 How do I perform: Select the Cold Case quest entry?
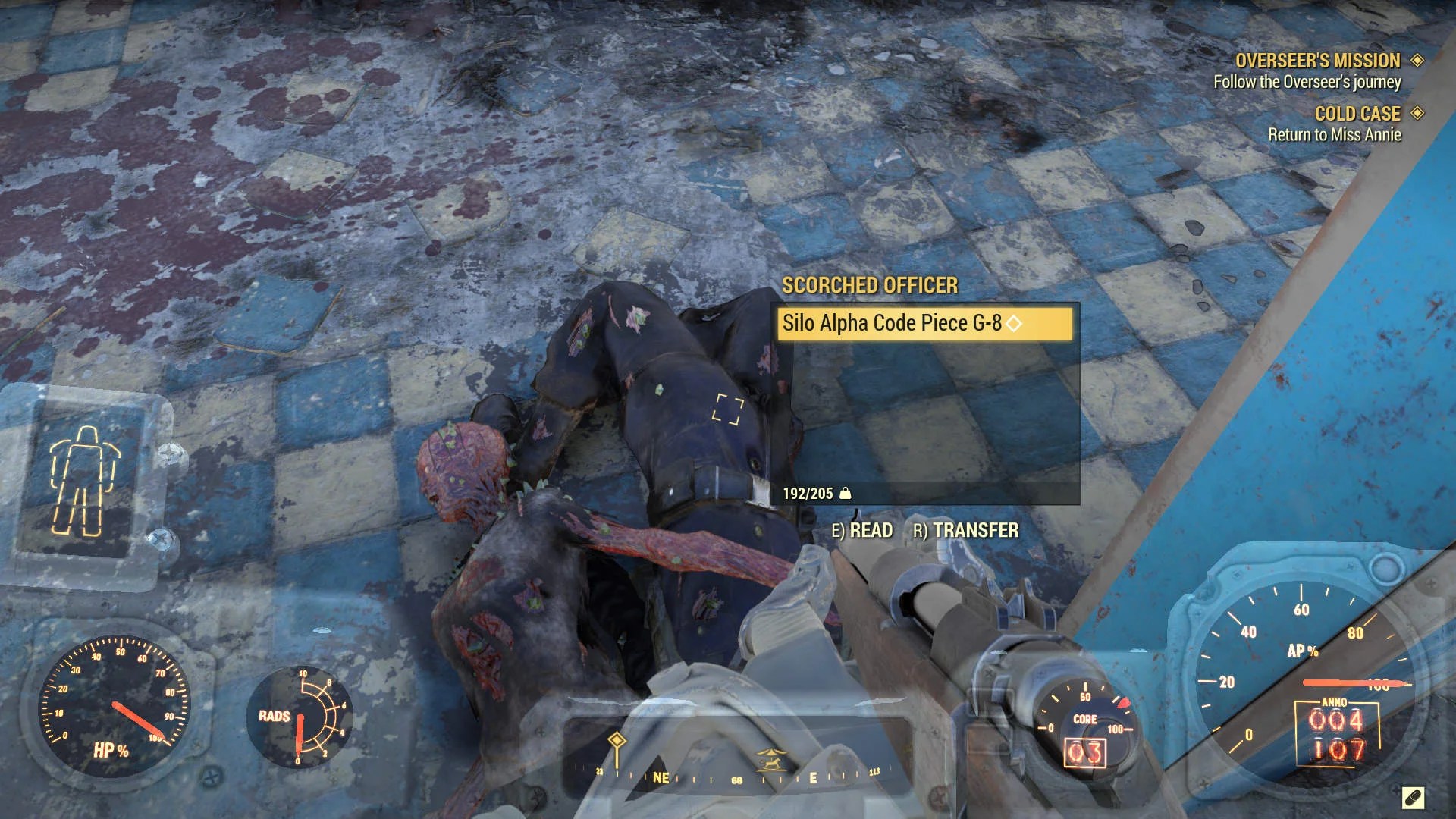(1357, 114)
